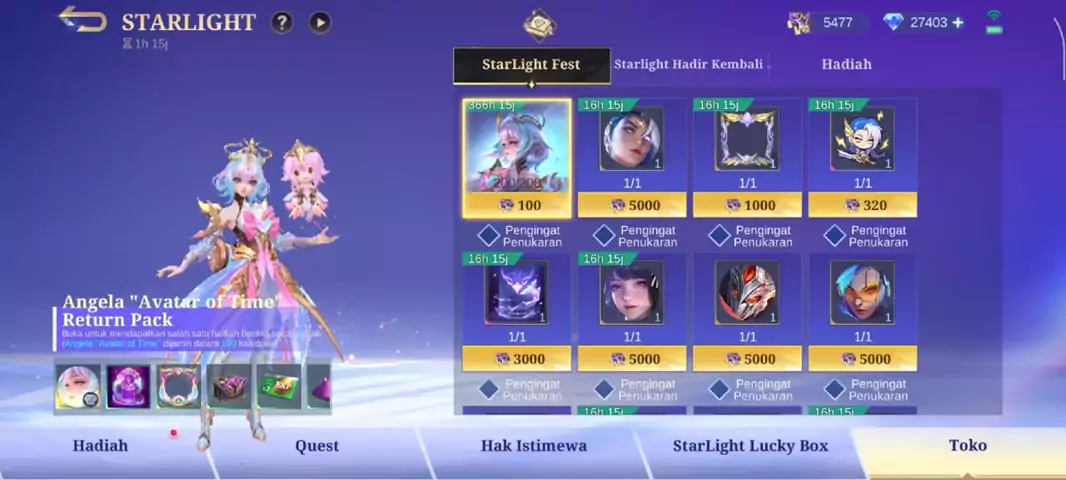Viewport: 1066px width, 480px height.
Task: Select the purple effect item costing 3000
Action: point(517,310)
